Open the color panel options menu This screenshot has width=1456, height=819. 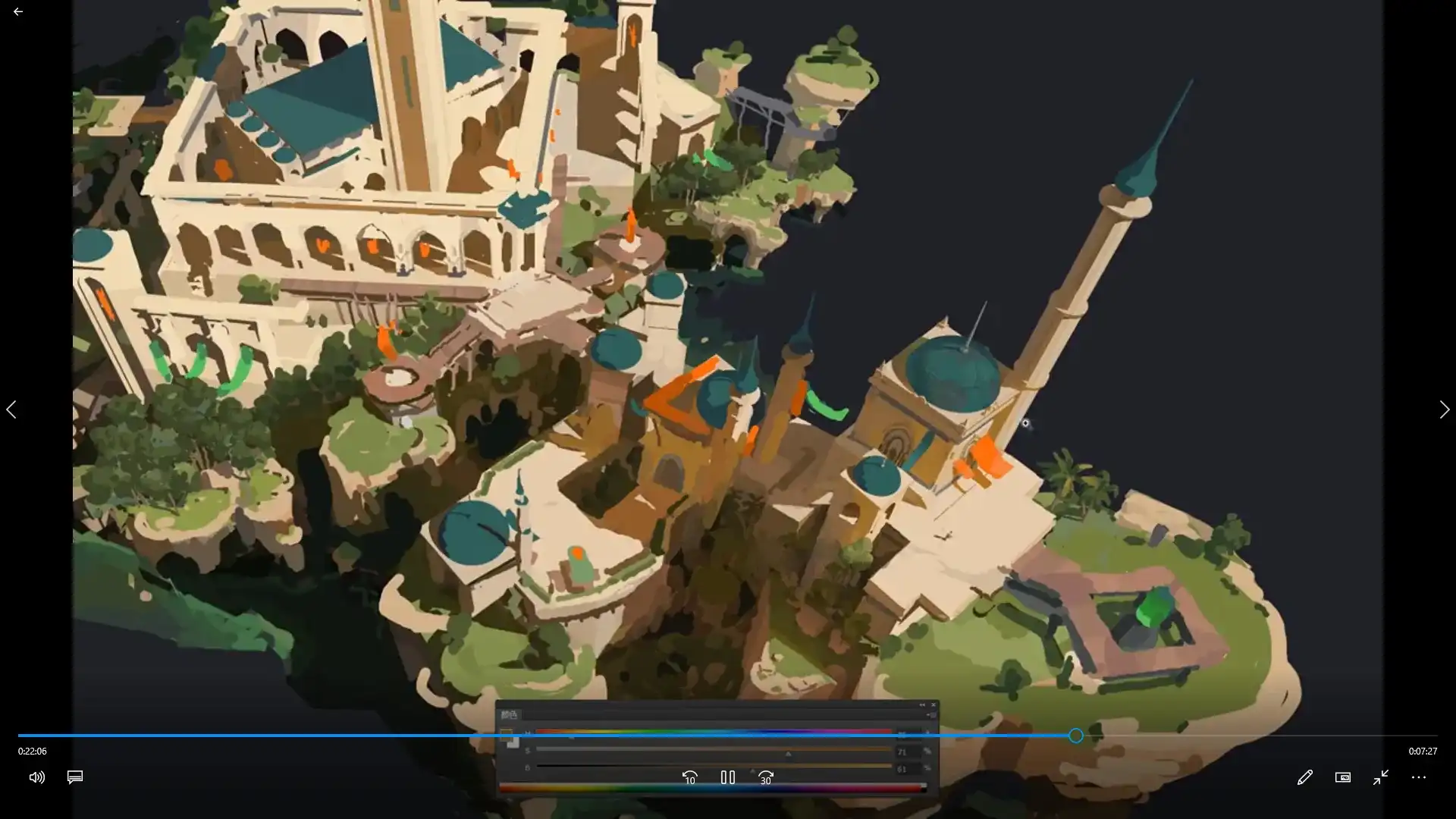point(932,714)
